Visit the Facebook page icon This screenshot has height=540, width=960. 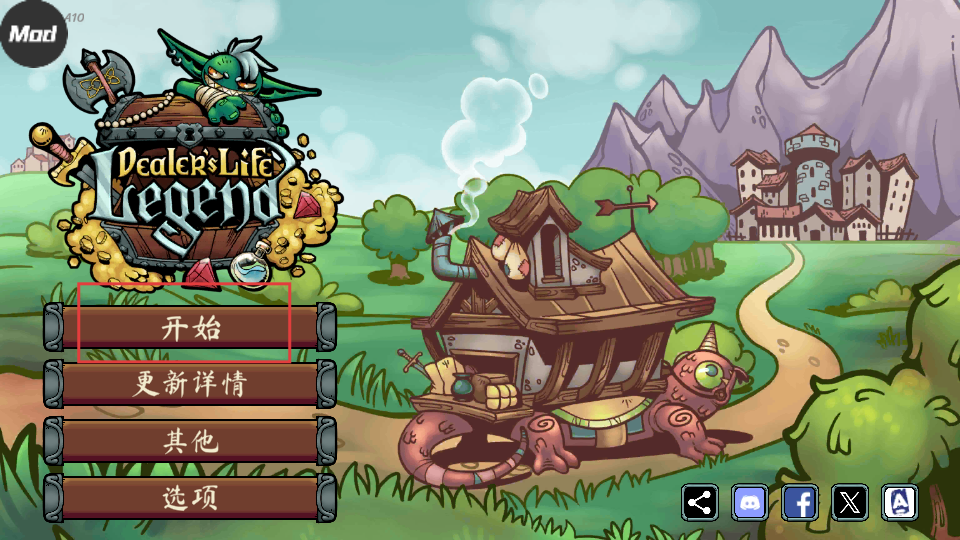[800, 502]
